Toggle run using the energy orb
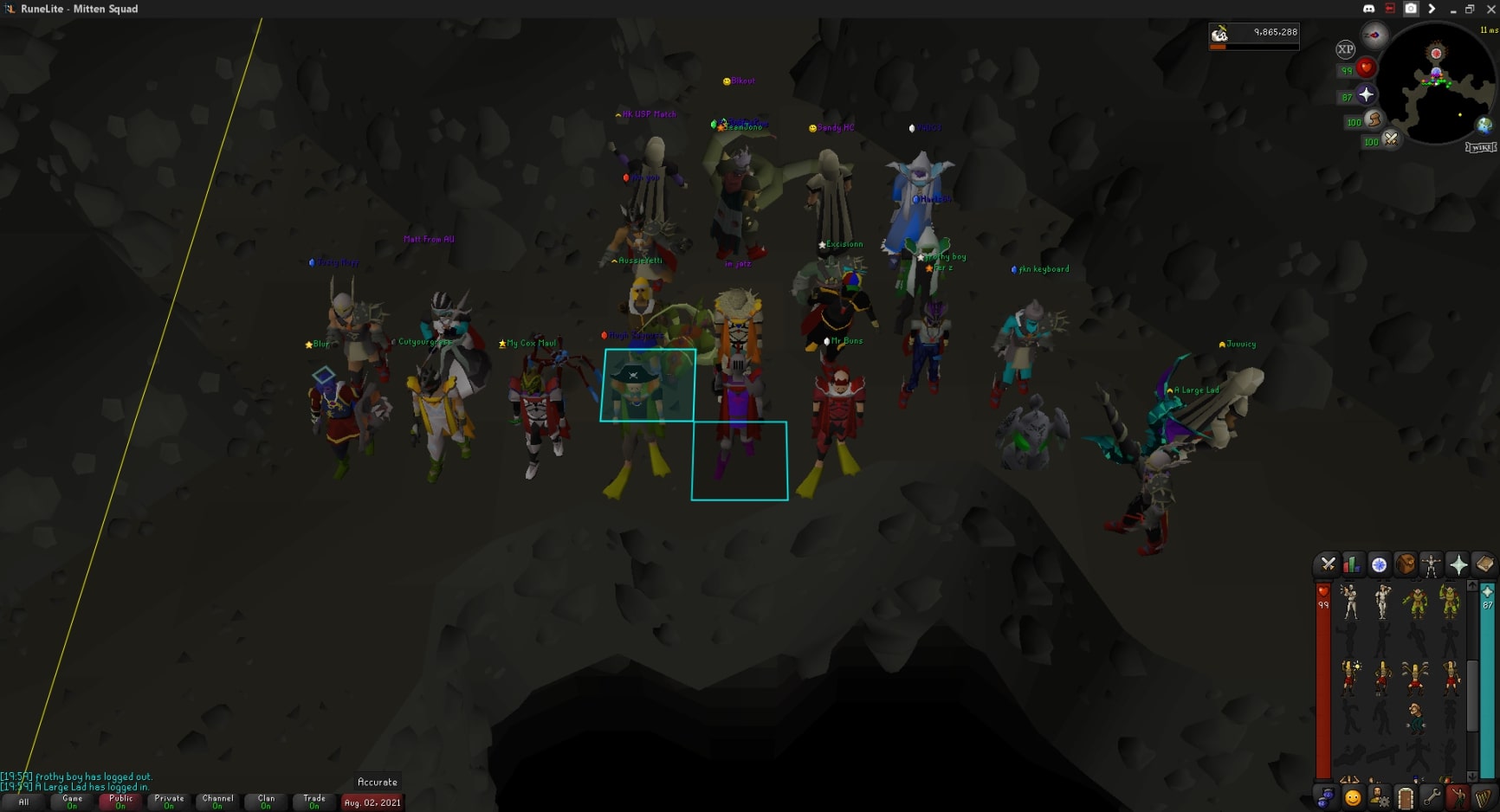Viewport: 1500px width, 812px height. click(x=1374, y=121)
